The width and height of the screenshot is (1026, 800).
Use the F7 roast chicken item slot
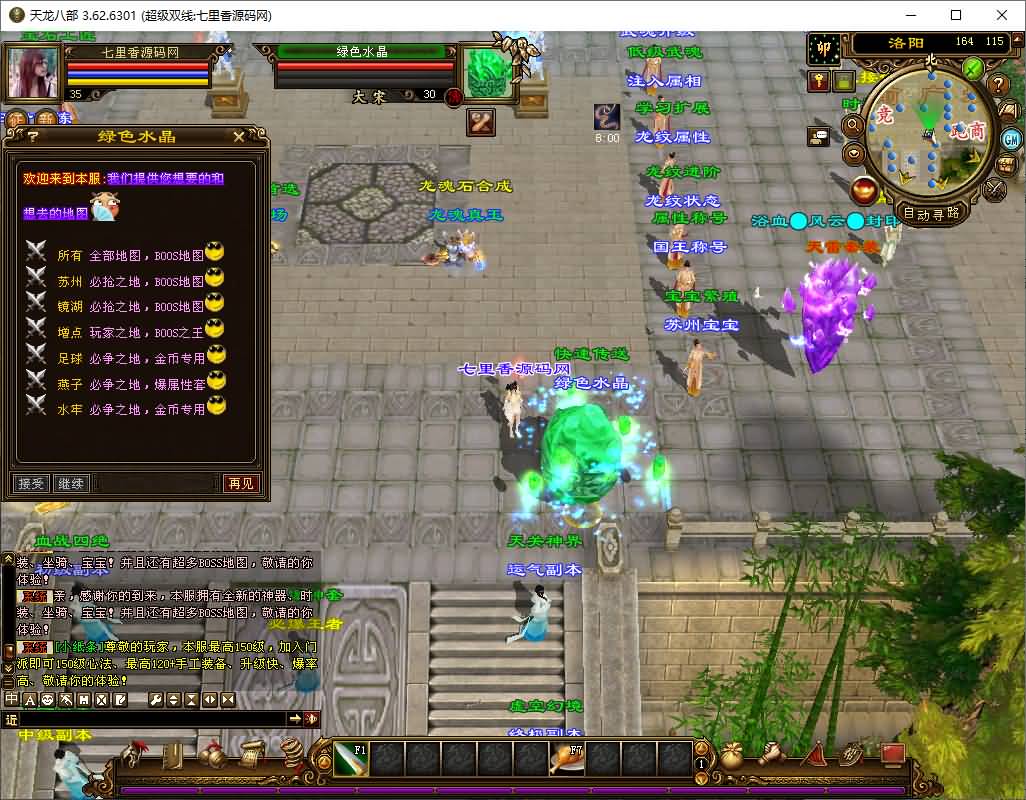pyautogui.click(x=566, y=759)
